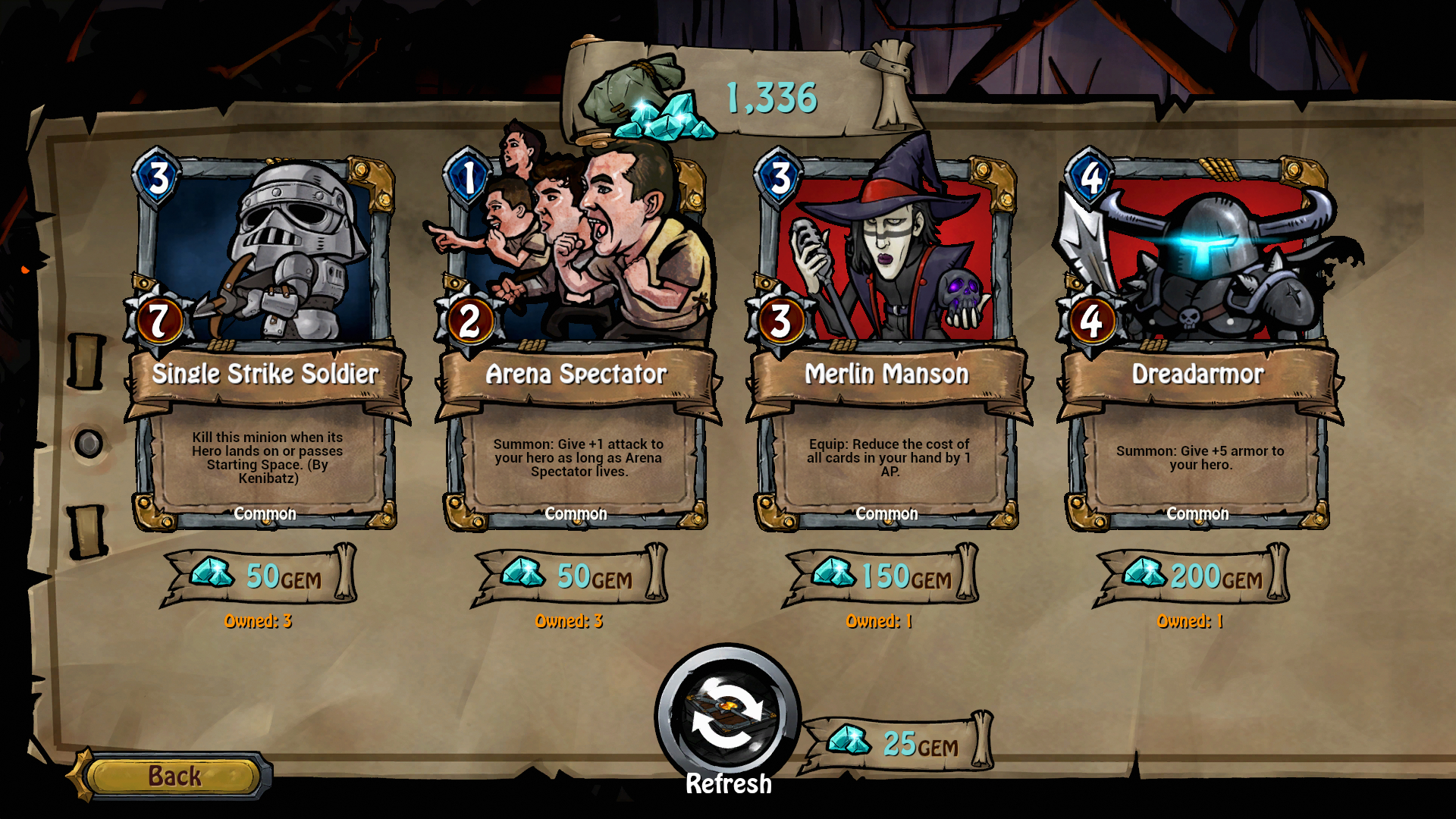Select the Single Strike Soldier card
Screen dimensions: 1456x819
(265, 341)
